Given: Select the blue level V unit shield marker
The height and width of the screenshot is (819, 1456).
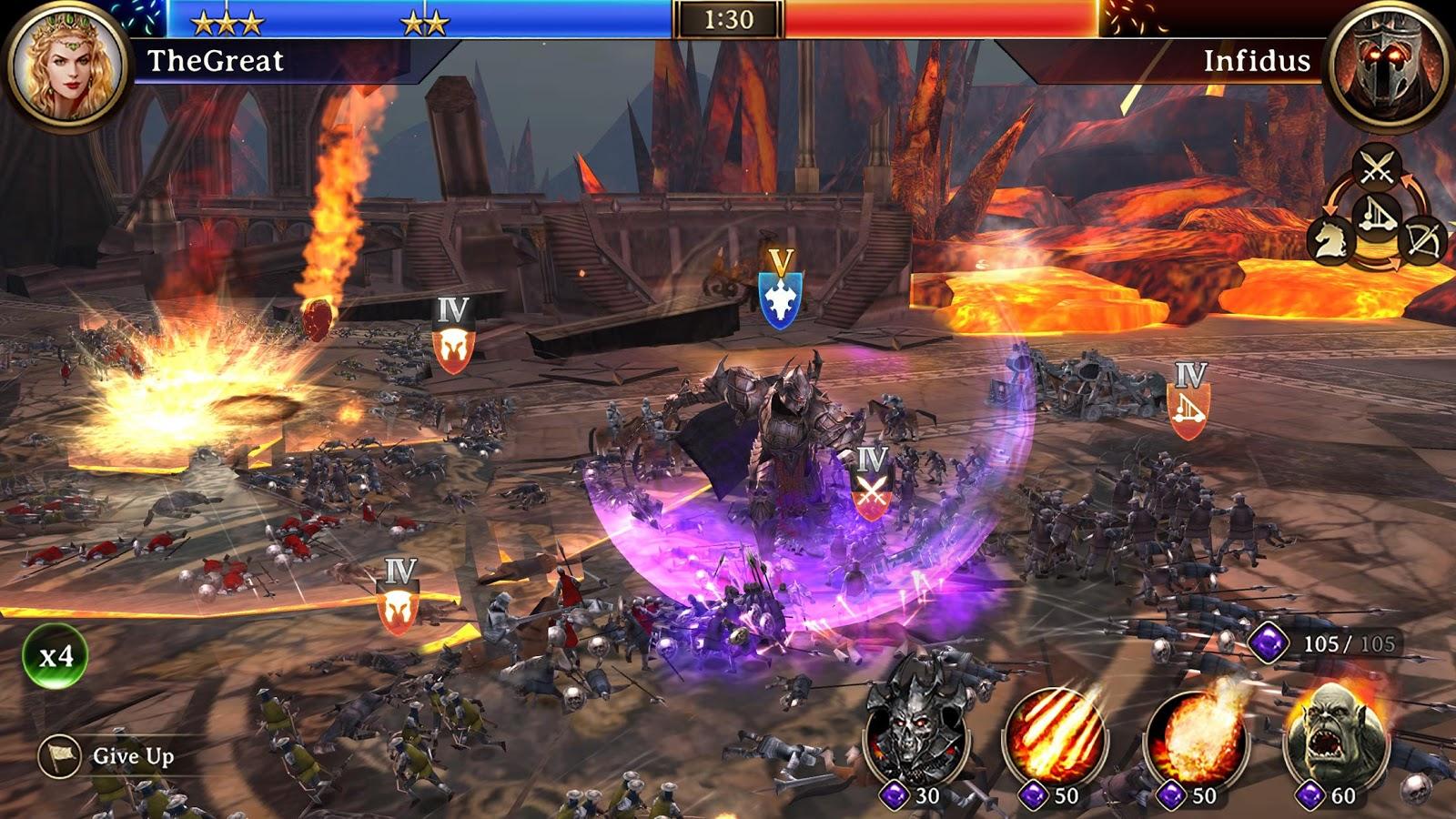Looking at the screenshot, I should click(x=780, y=299).
